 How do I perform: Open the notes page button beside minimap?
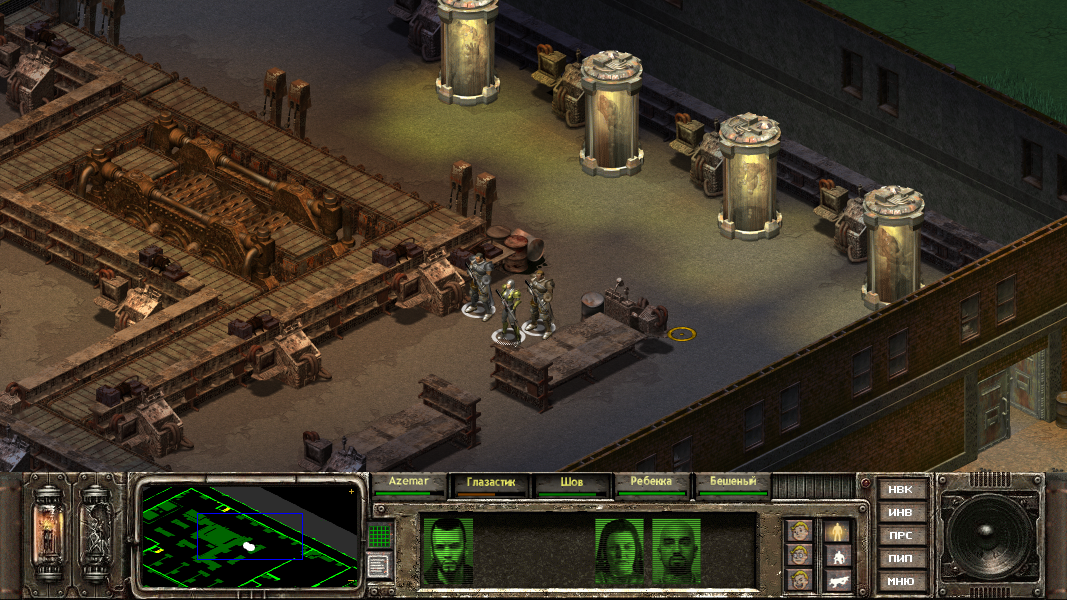tap(378, 565)
